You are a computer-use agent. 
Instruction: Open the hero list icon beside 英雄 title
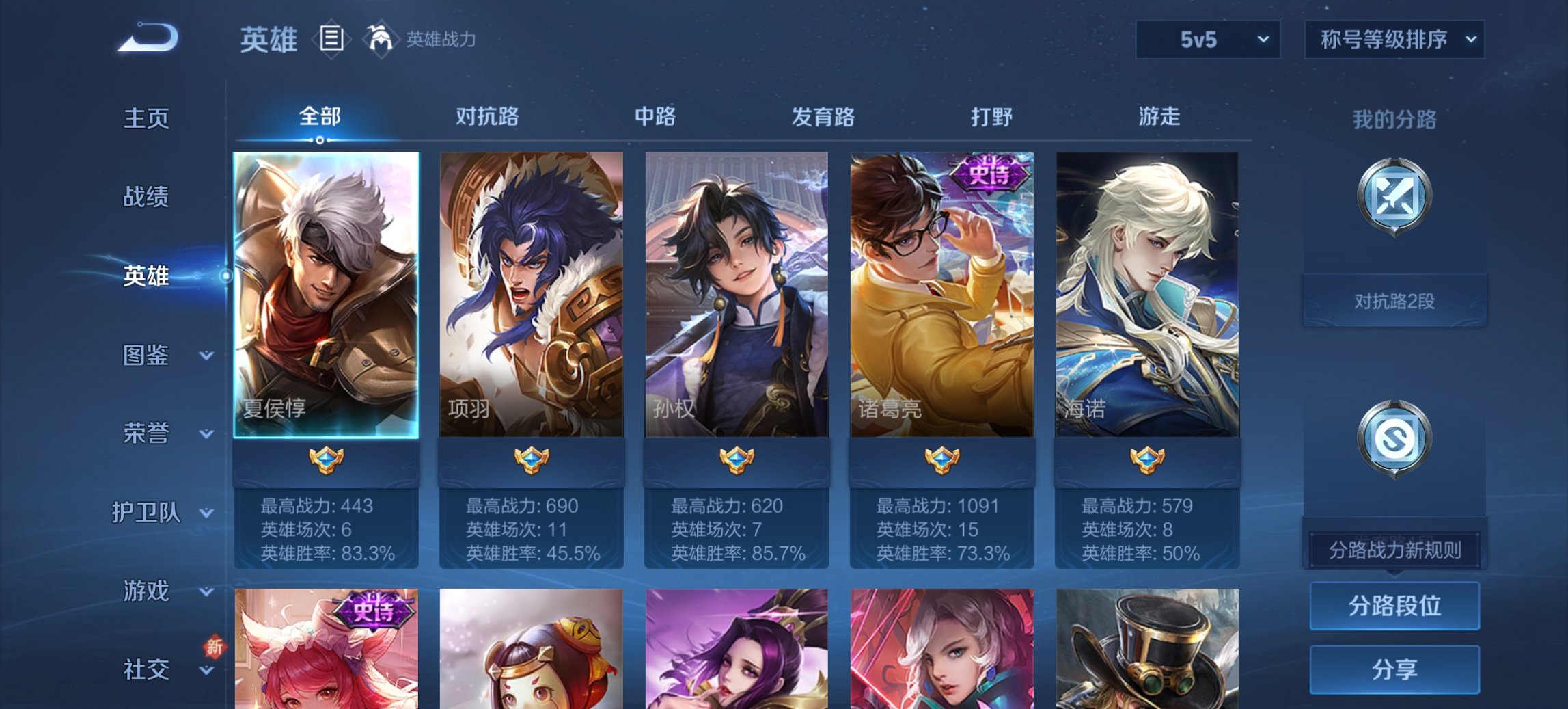(x=332, y=40)
